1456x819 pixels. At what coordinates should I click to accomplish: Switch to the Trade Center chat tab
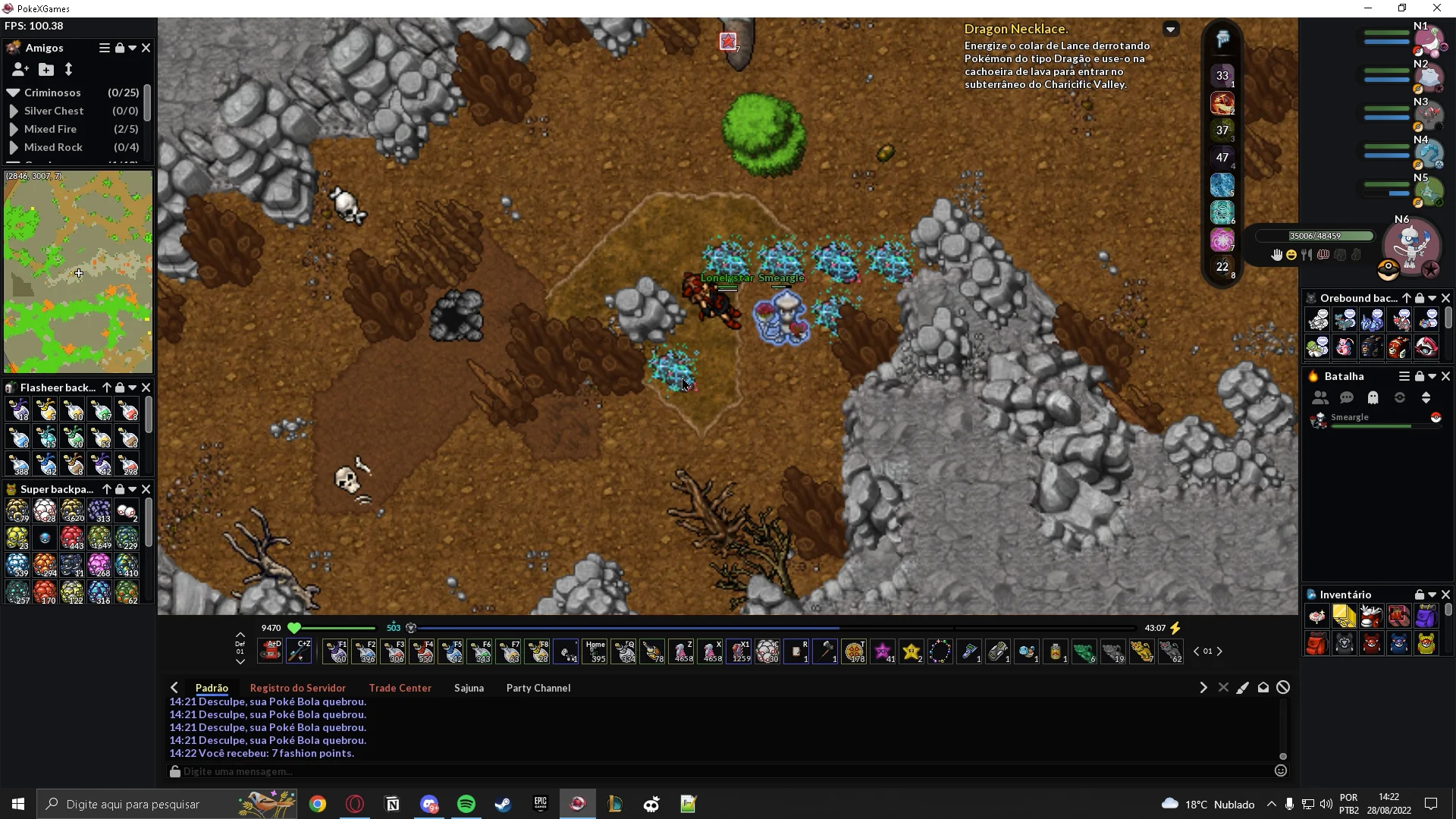(400, 688)
